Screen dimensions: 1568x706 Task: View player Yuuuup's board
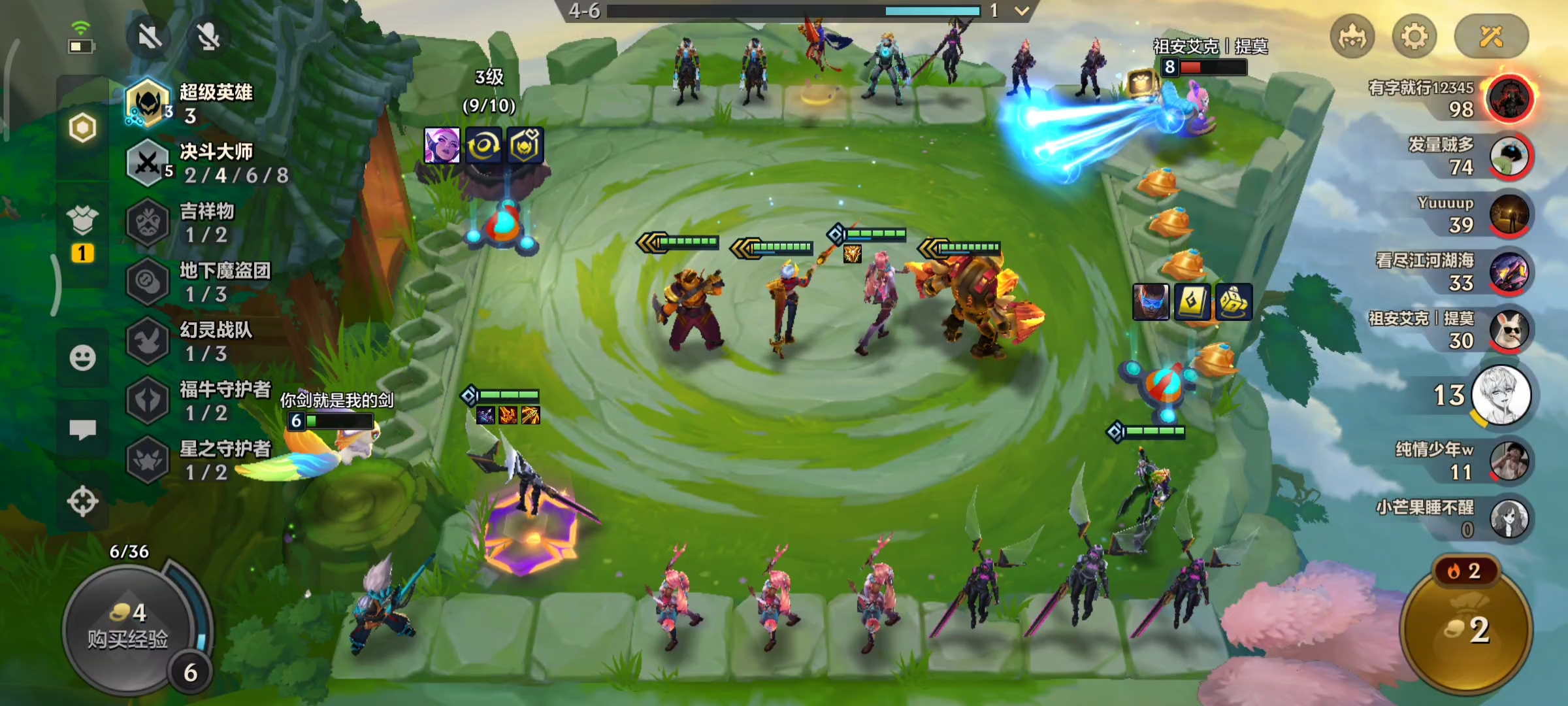(x=1509, y=214)
